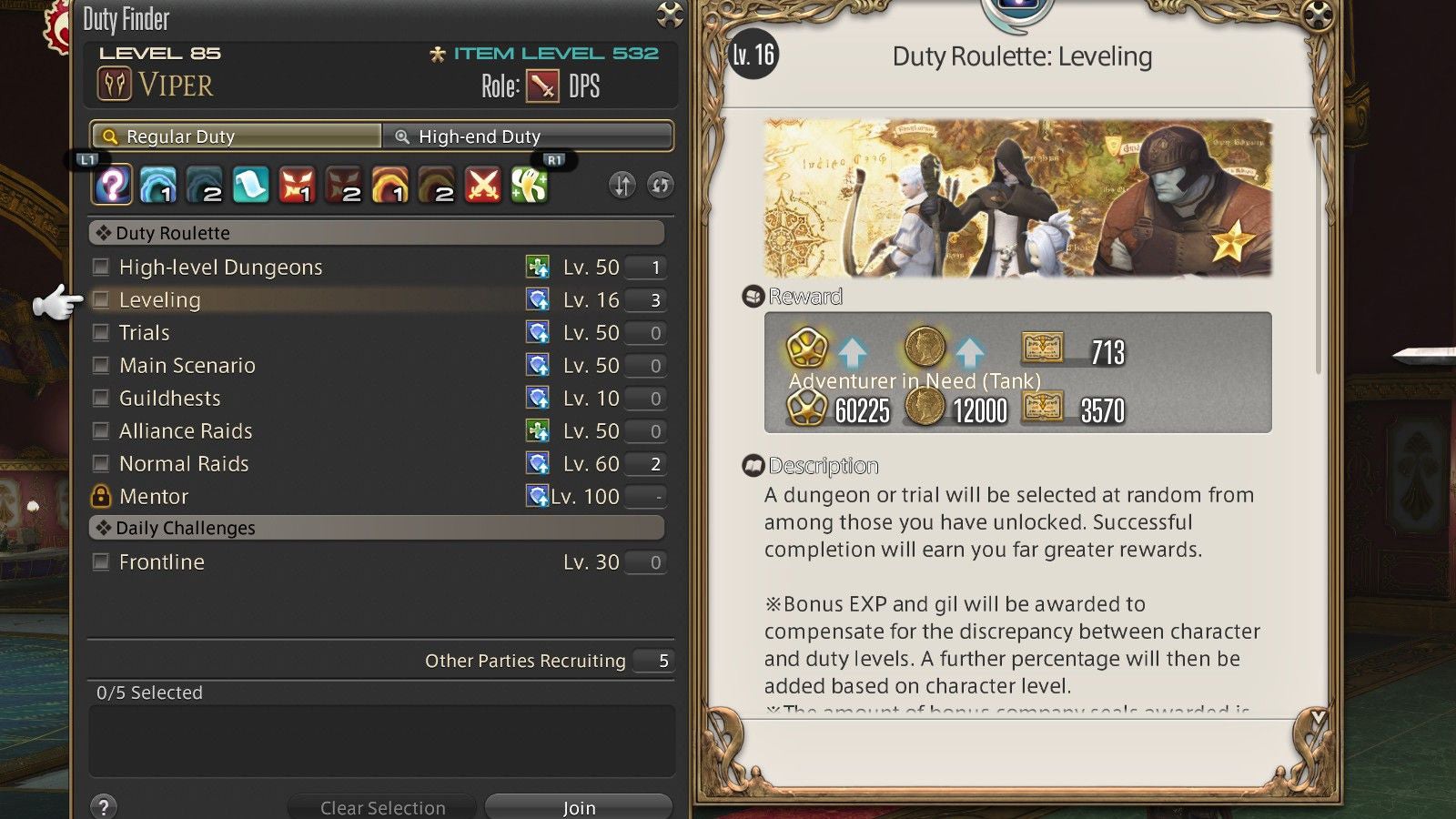Open the Dungeons 2 category icon
This screenshot has width=1456, height=819.
[204, 185]
